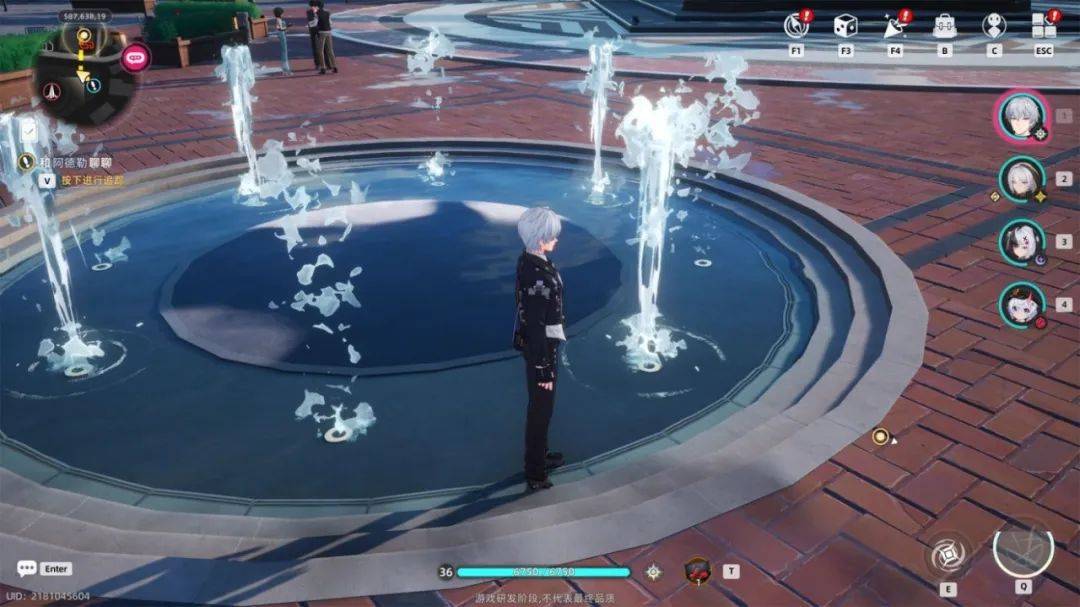Image resolution: width=1080 pixels, height=607 pixels.
Task: Open the quest checklist icon
Action: pos(31,131)
